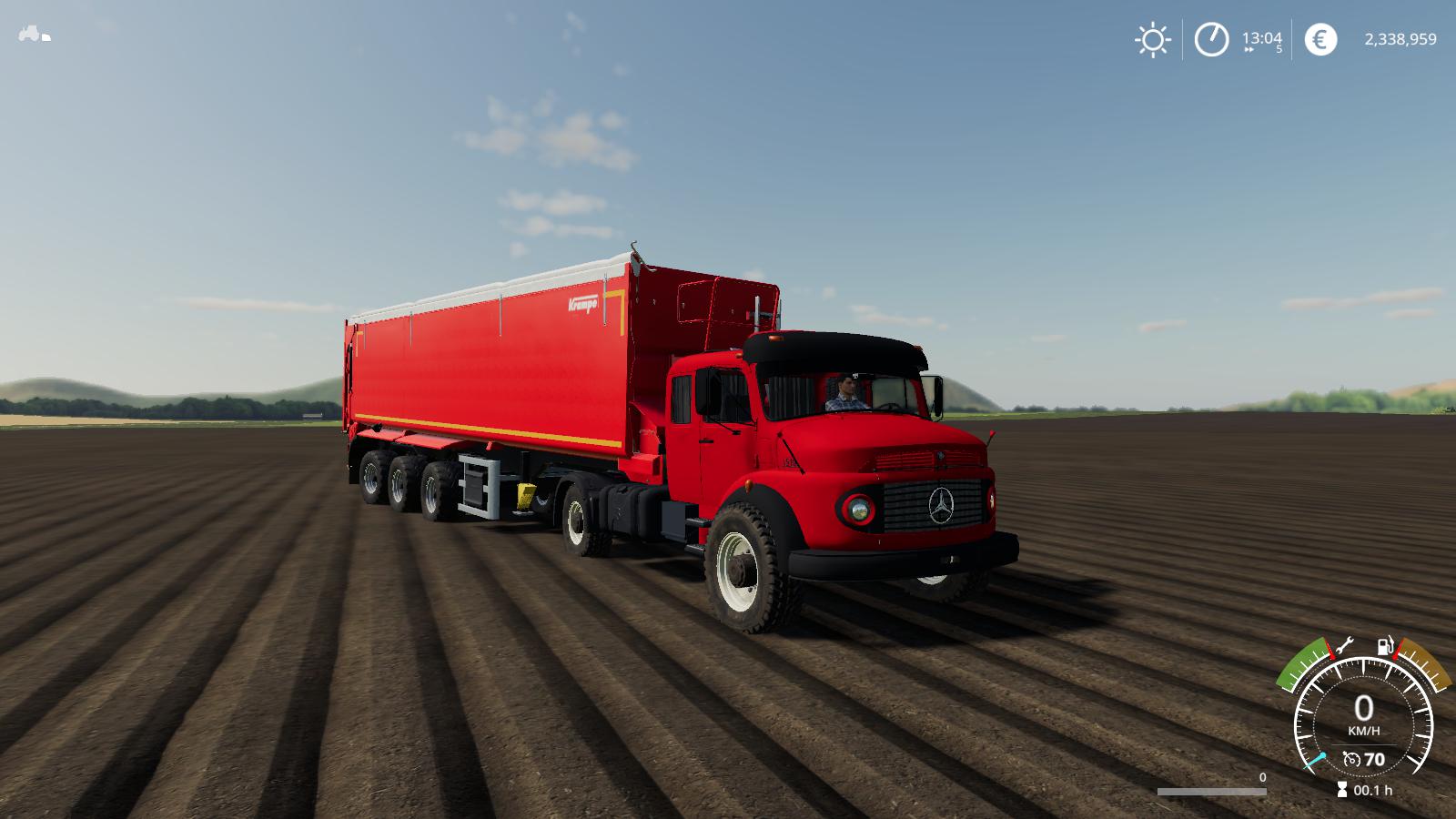Click the money balance 2,338,959
Viewport: 1456px width, 819px height.
(x=1401, y=38)
